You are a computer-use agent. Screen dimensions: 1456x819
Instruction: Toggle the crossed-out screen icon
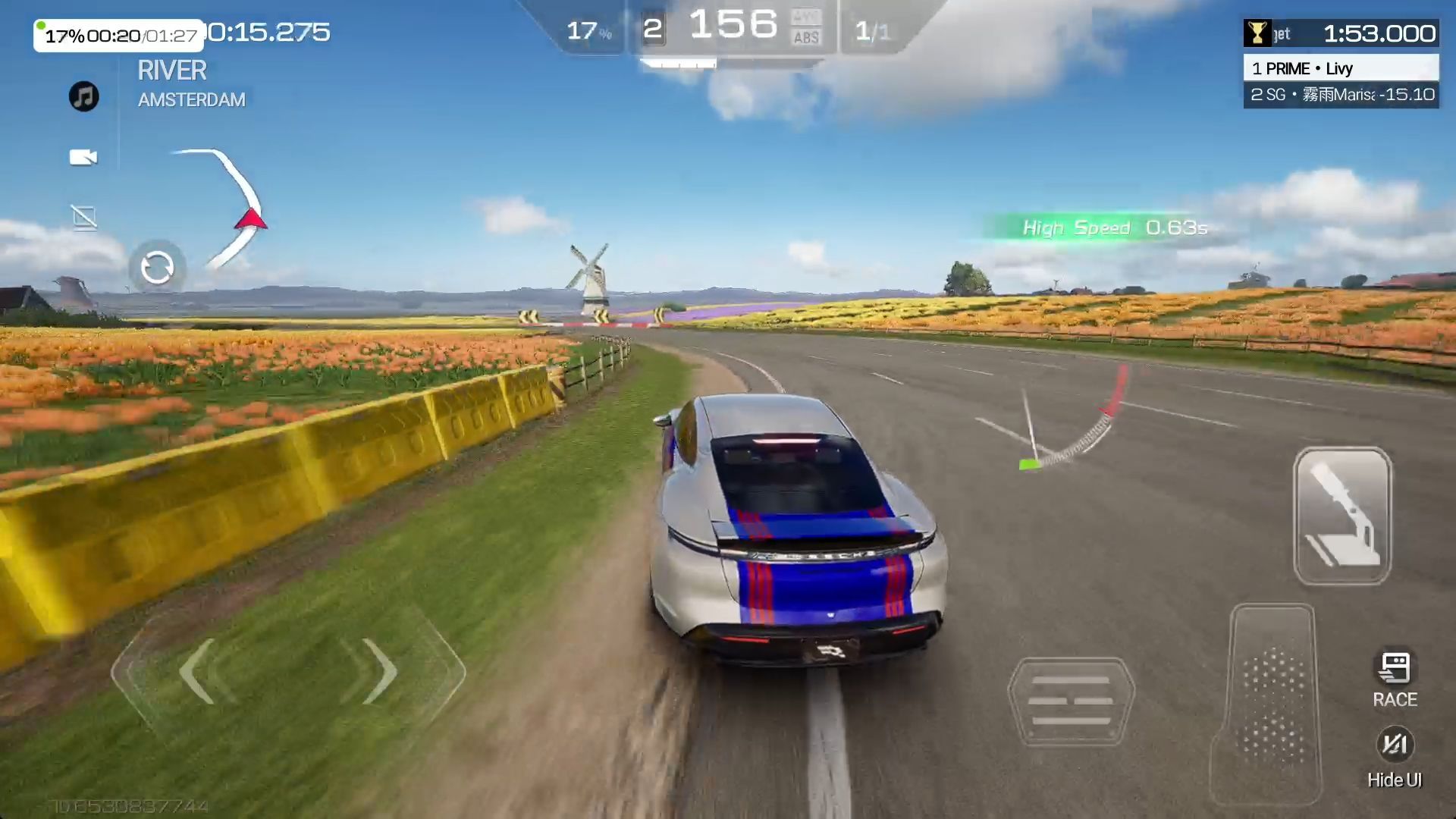click(x=84, y=218)
